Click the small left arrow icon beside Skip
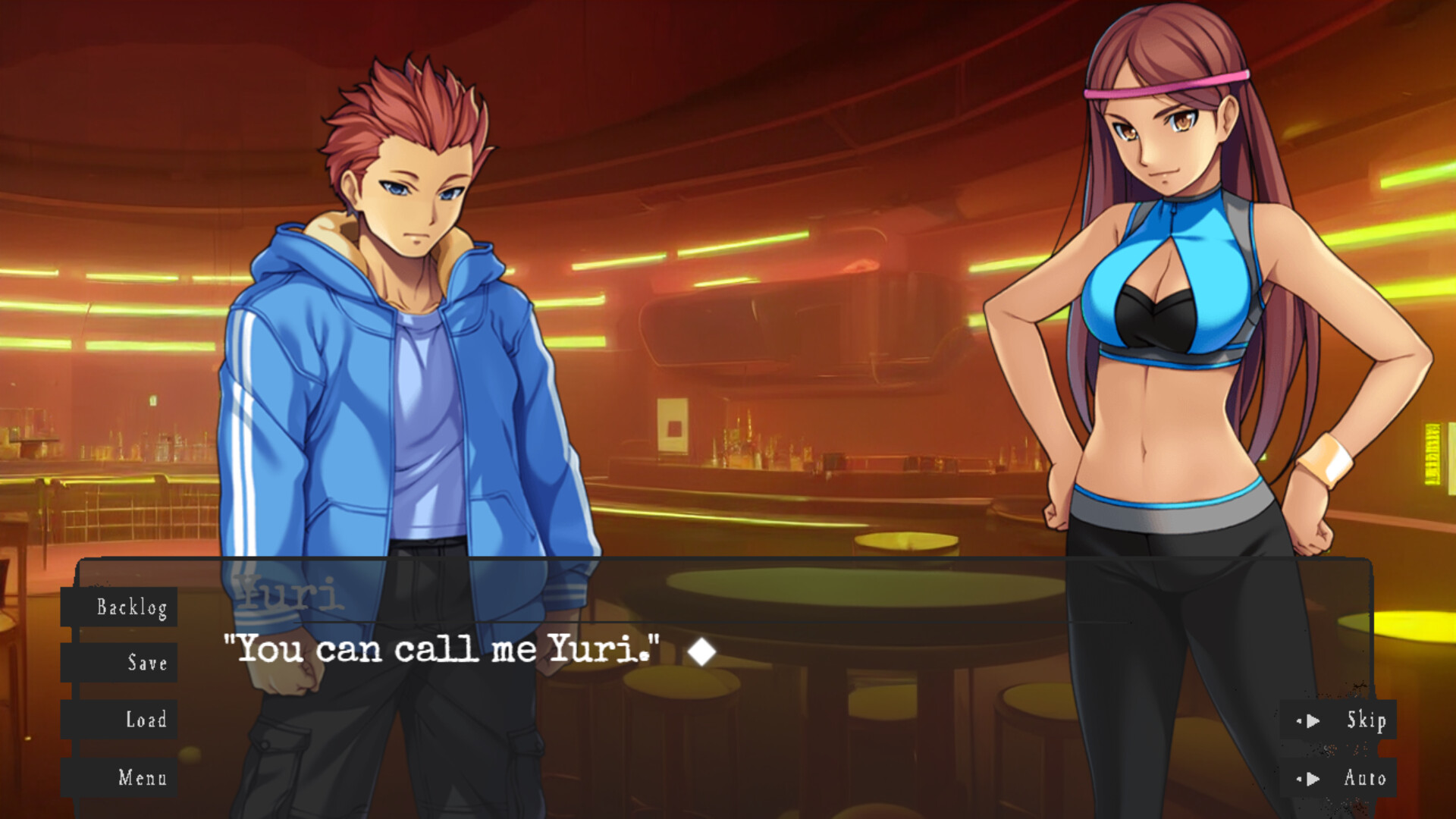The image size is (1456, 819). click(x=1300, y=721)
